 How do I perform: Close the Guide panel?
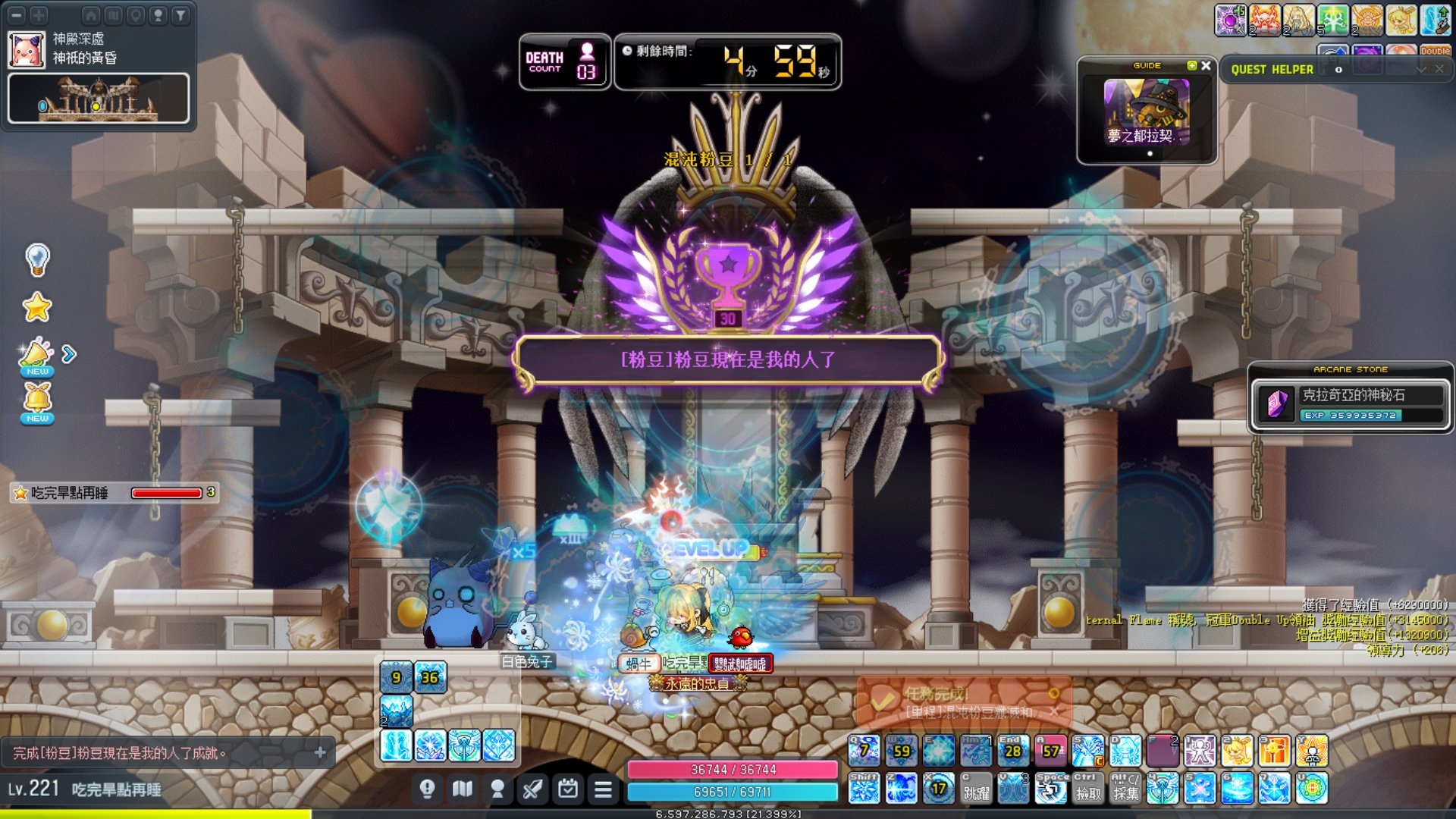click(x=1206, y=66)
